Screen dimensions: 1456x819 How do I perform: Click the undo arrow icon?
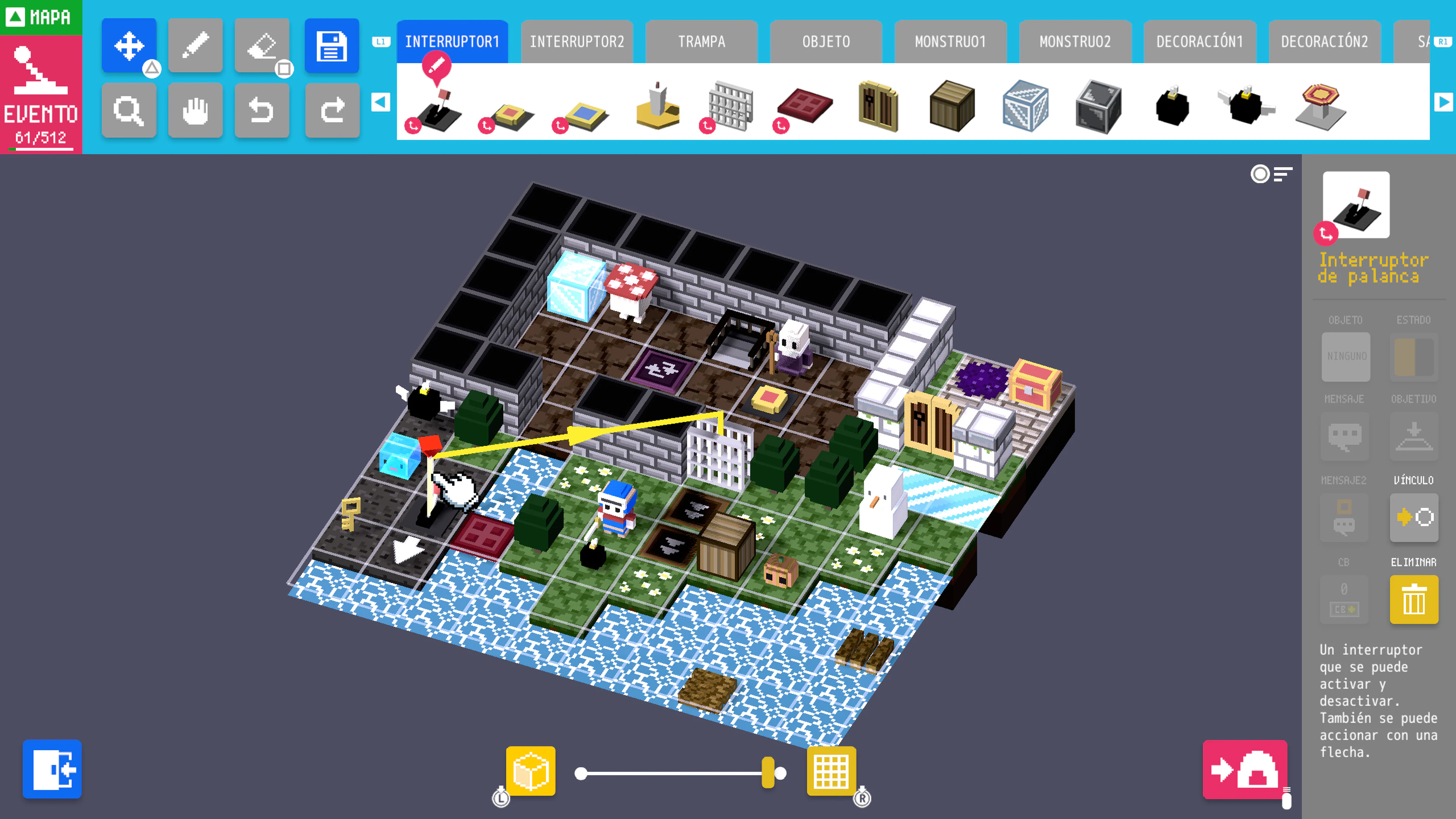pos(262,111)
